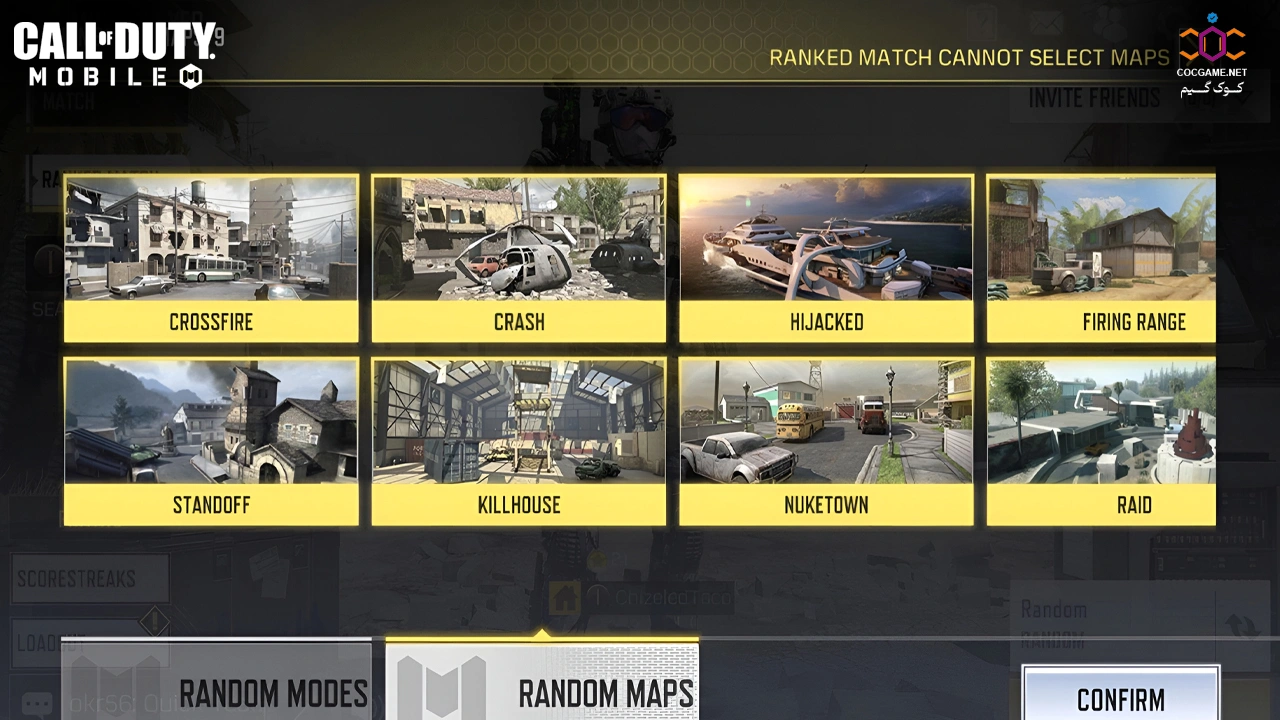
Task: Click the Invite Friends button
Action: pos(1093,98)
